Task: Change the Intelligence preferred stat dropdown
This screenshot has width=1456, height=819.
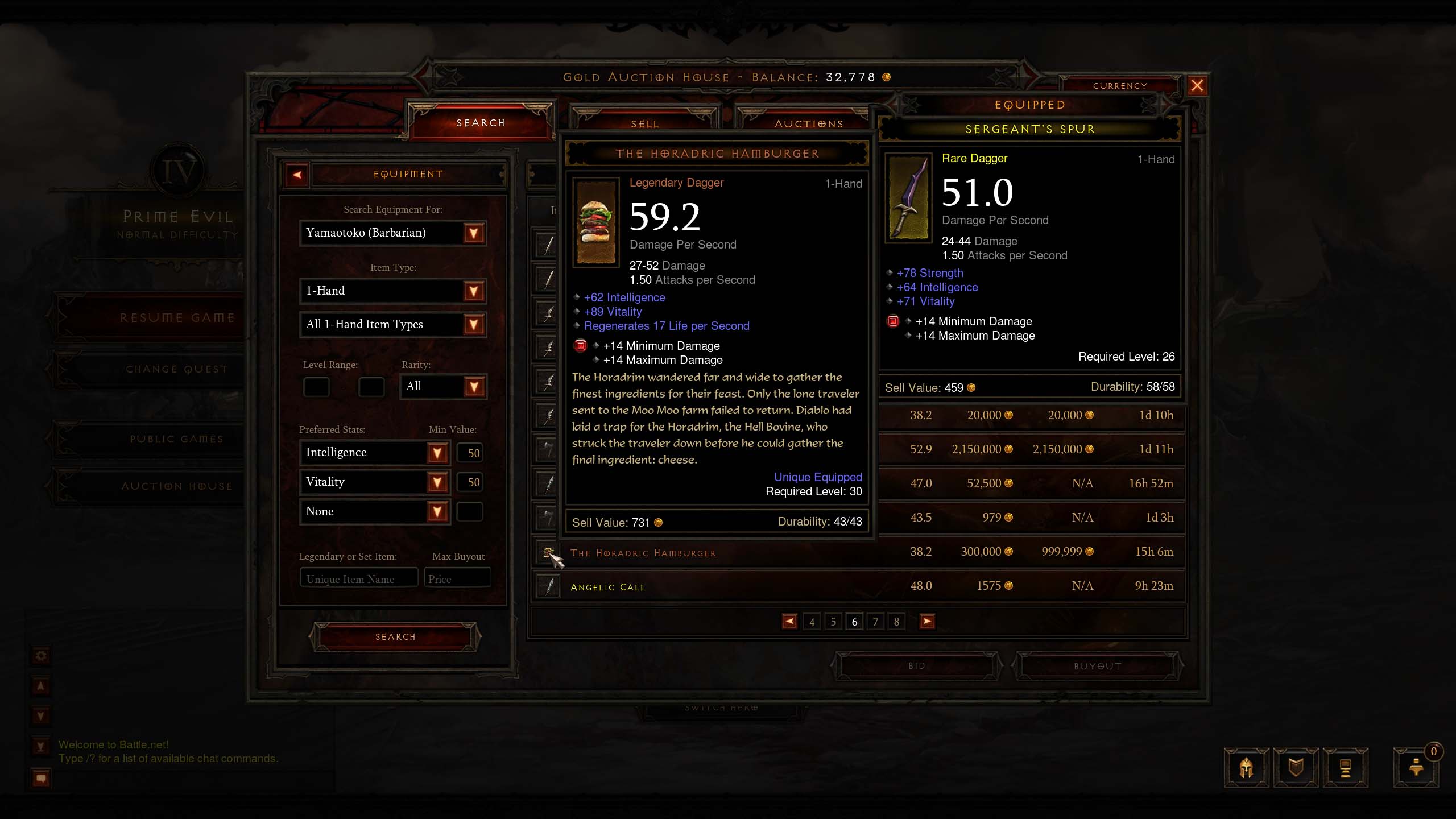Action: [x=437, y=453]
